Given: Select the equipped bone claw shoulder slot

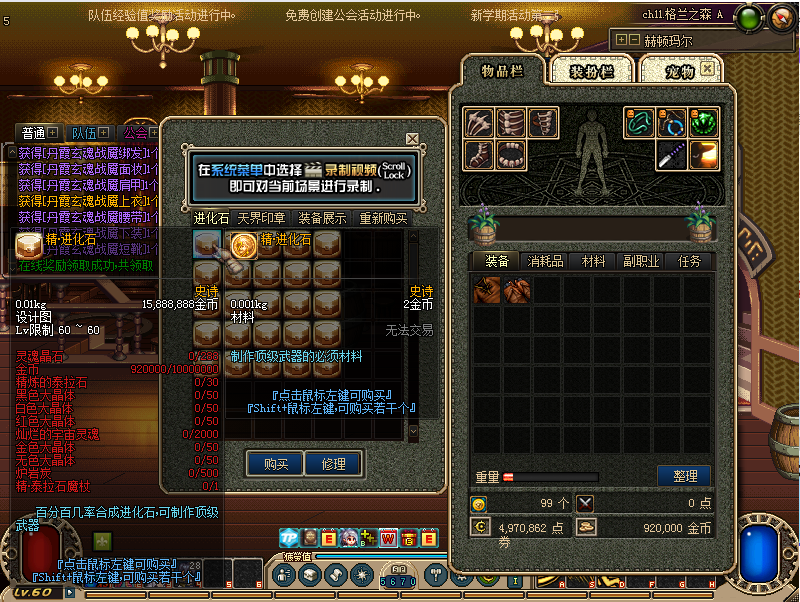Looking at the screenshot, I should (478, 123).
